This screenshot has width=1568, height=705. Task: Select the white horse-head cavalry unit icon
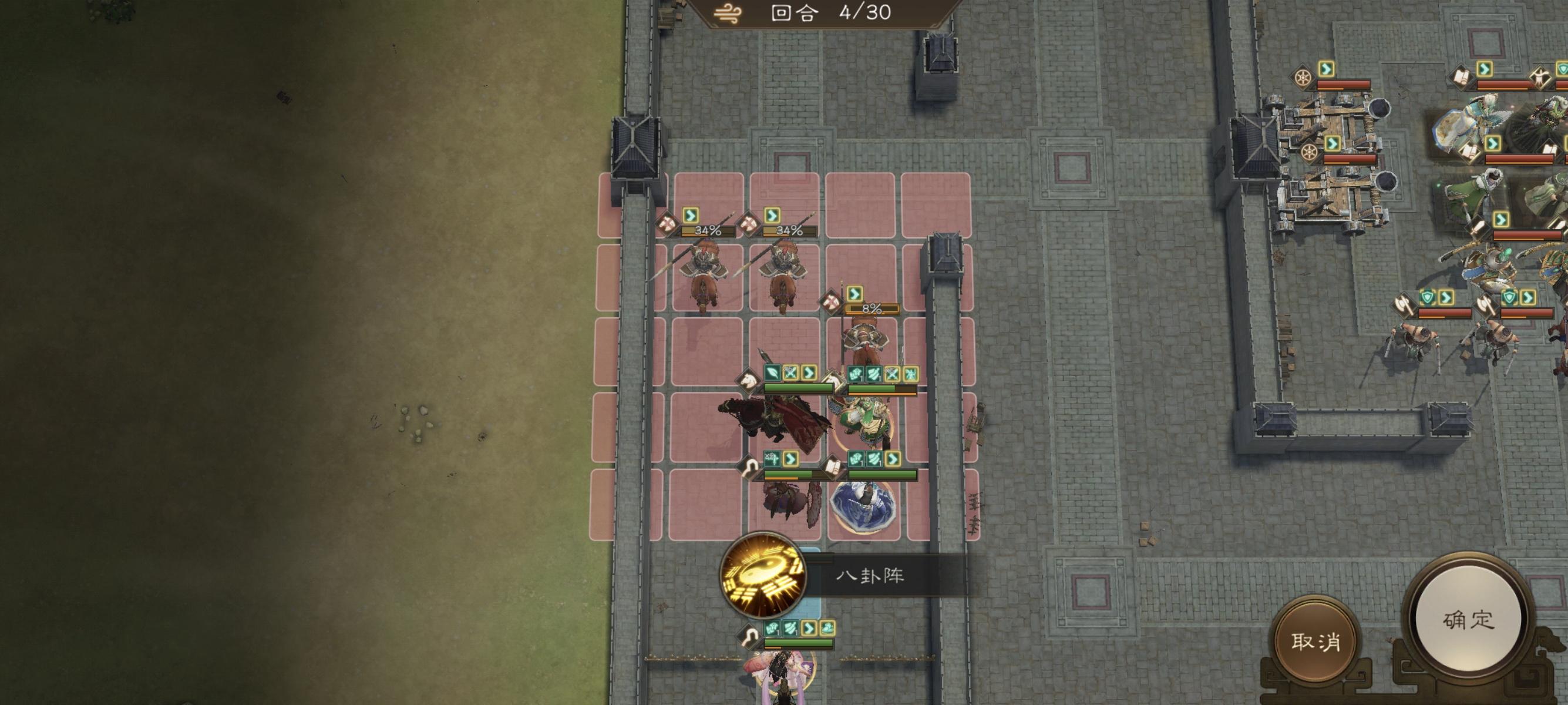coord(748,384)
